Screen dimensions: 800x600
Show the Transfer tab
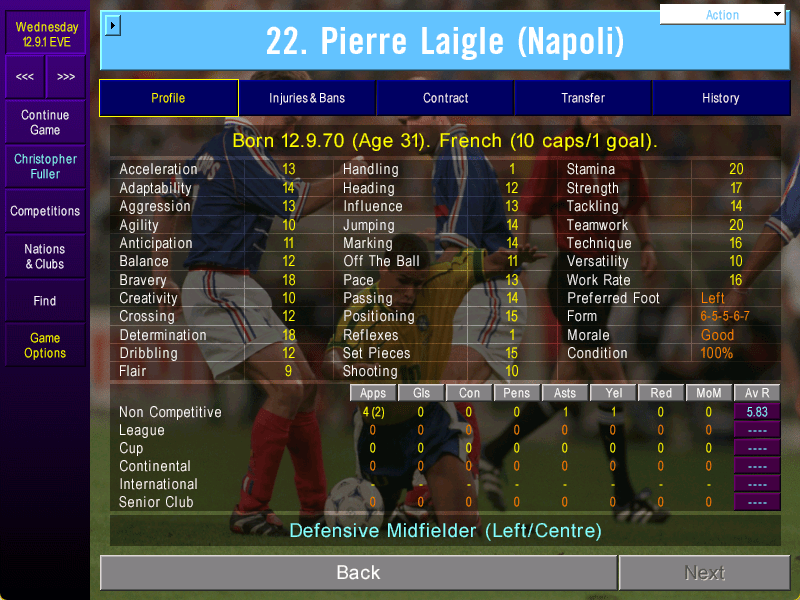(x=583, y=98)
